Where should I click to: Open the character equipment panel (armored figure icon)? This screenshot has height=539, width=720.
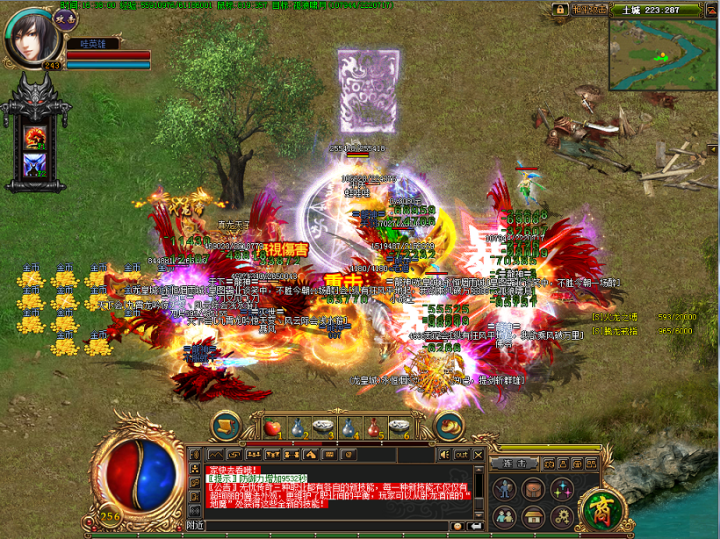(x=505, y=490)
